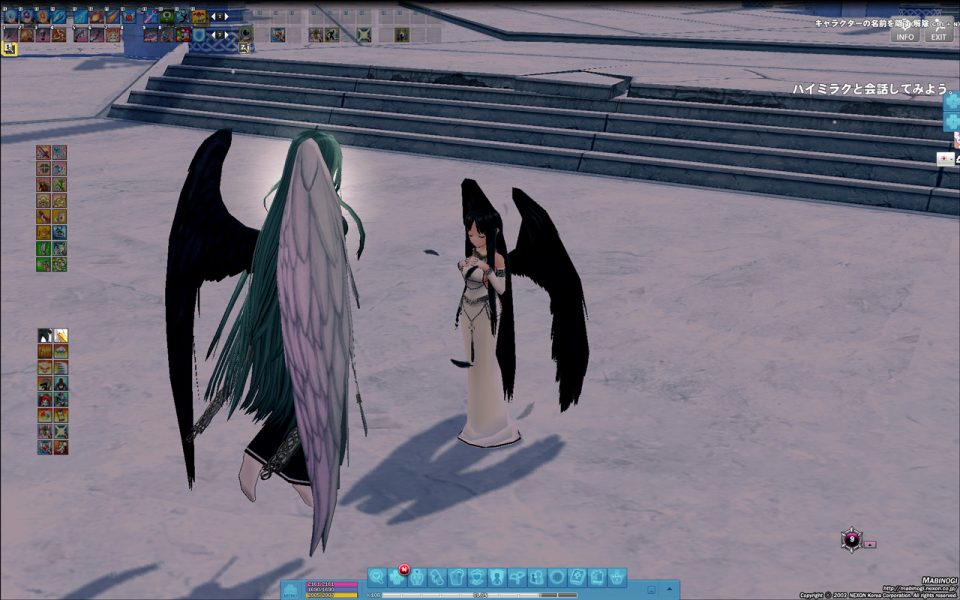Viewport: 960px width, 600px height.
Task: Select the yellow-highlighted icon below the skill bar
Action: (9, 48)
